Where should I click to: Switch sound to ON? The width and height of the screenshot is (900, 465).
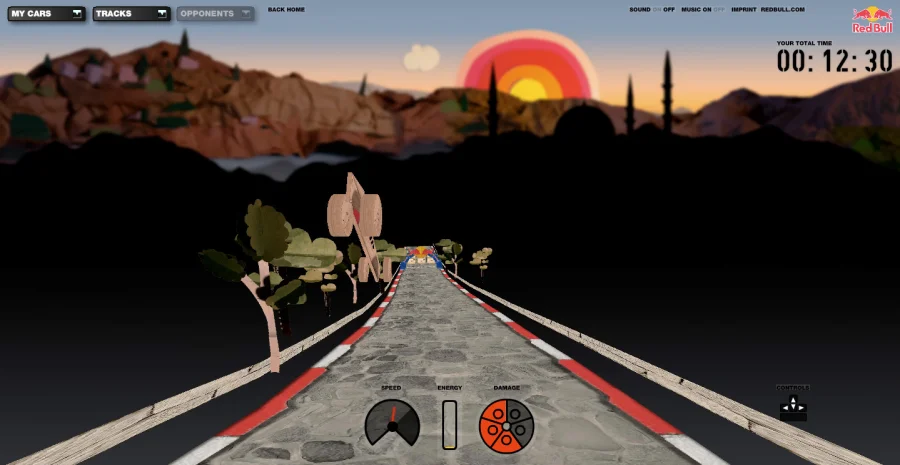[x=657, y=10]
